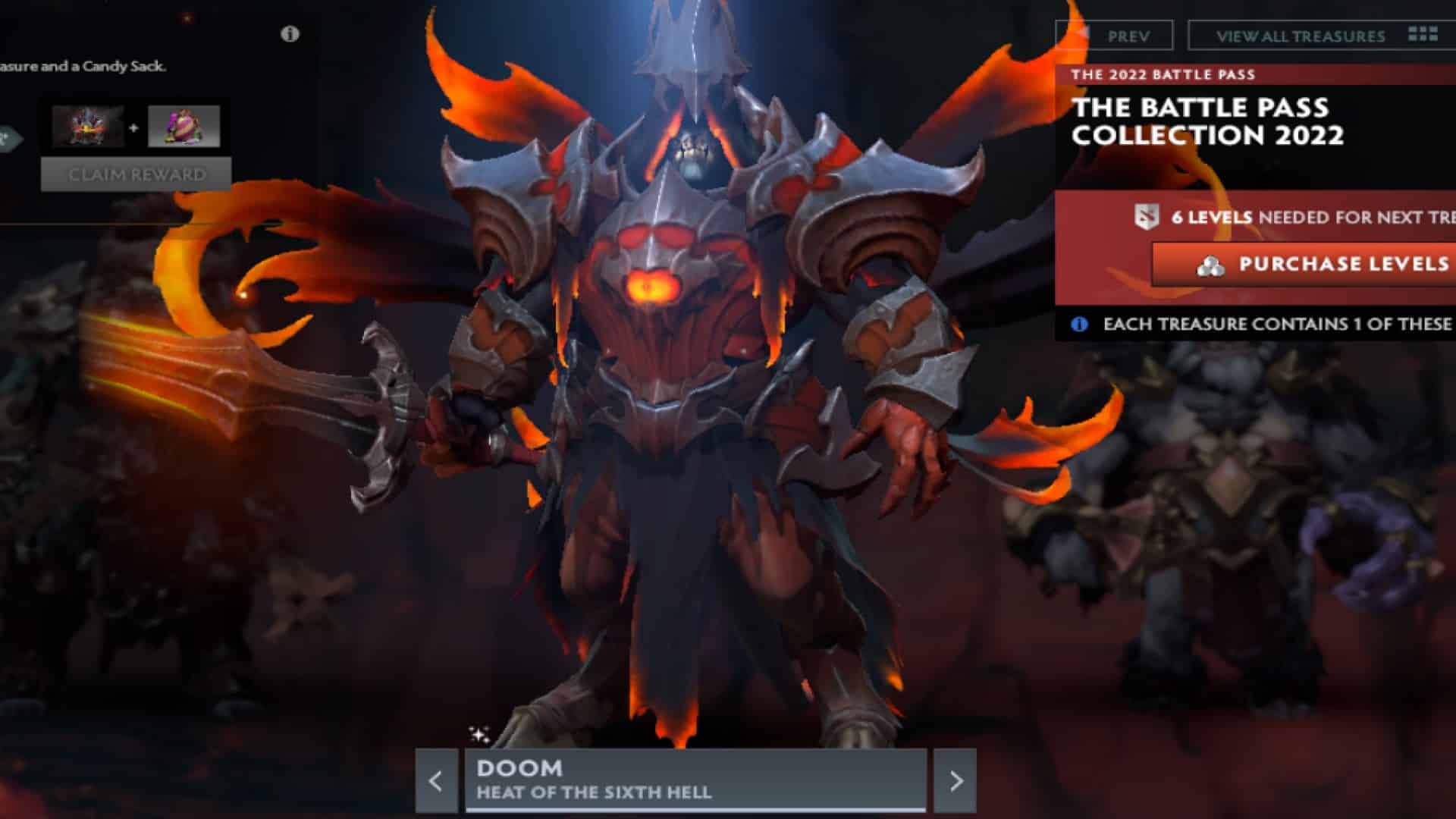The image size is (1456, 819).
Task: Click the plus icon between reward items
Action: click(135, 127)
